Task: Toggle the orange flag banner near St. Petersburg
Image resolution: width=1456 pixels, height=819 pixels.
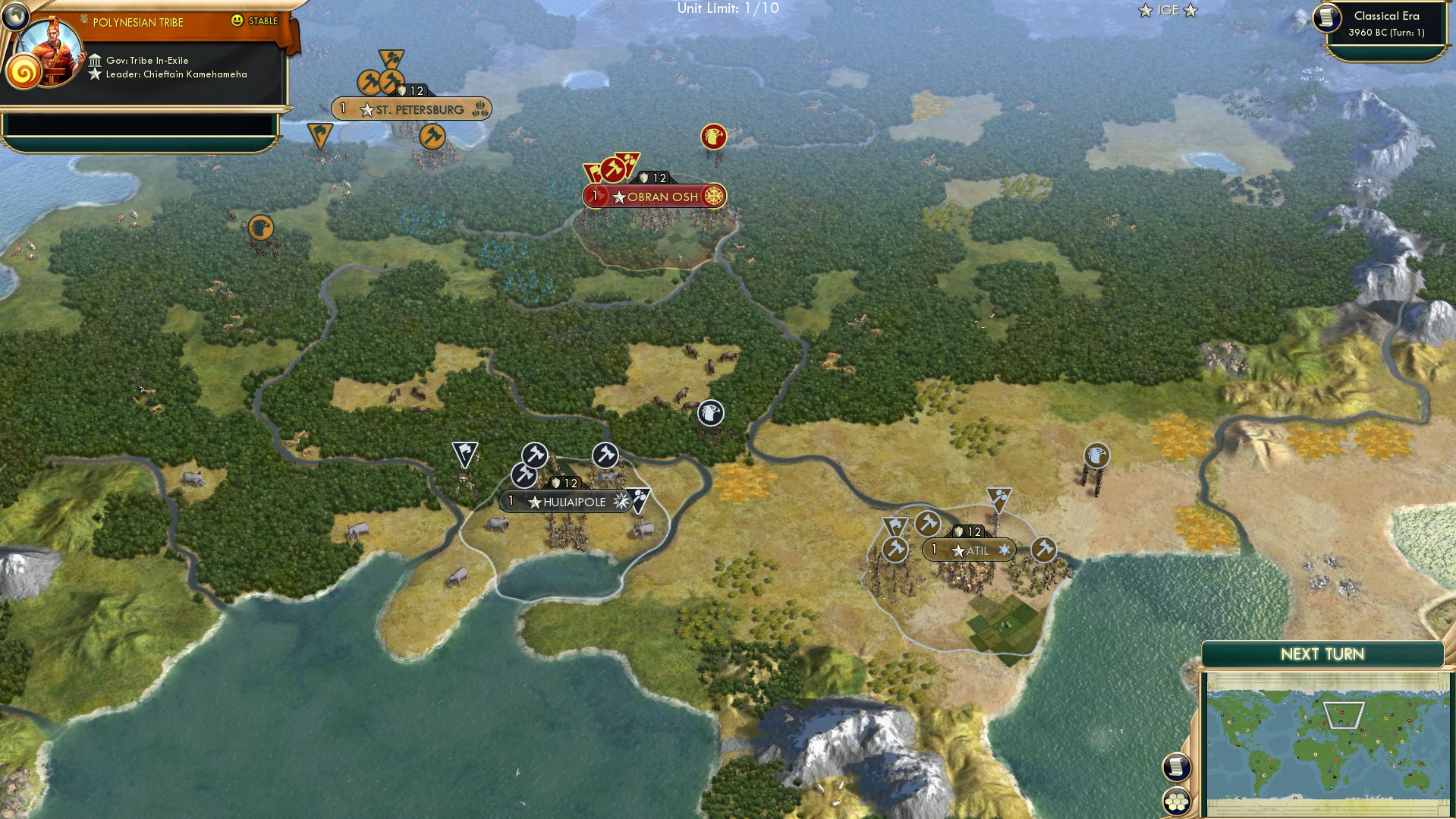Action: 320,135
